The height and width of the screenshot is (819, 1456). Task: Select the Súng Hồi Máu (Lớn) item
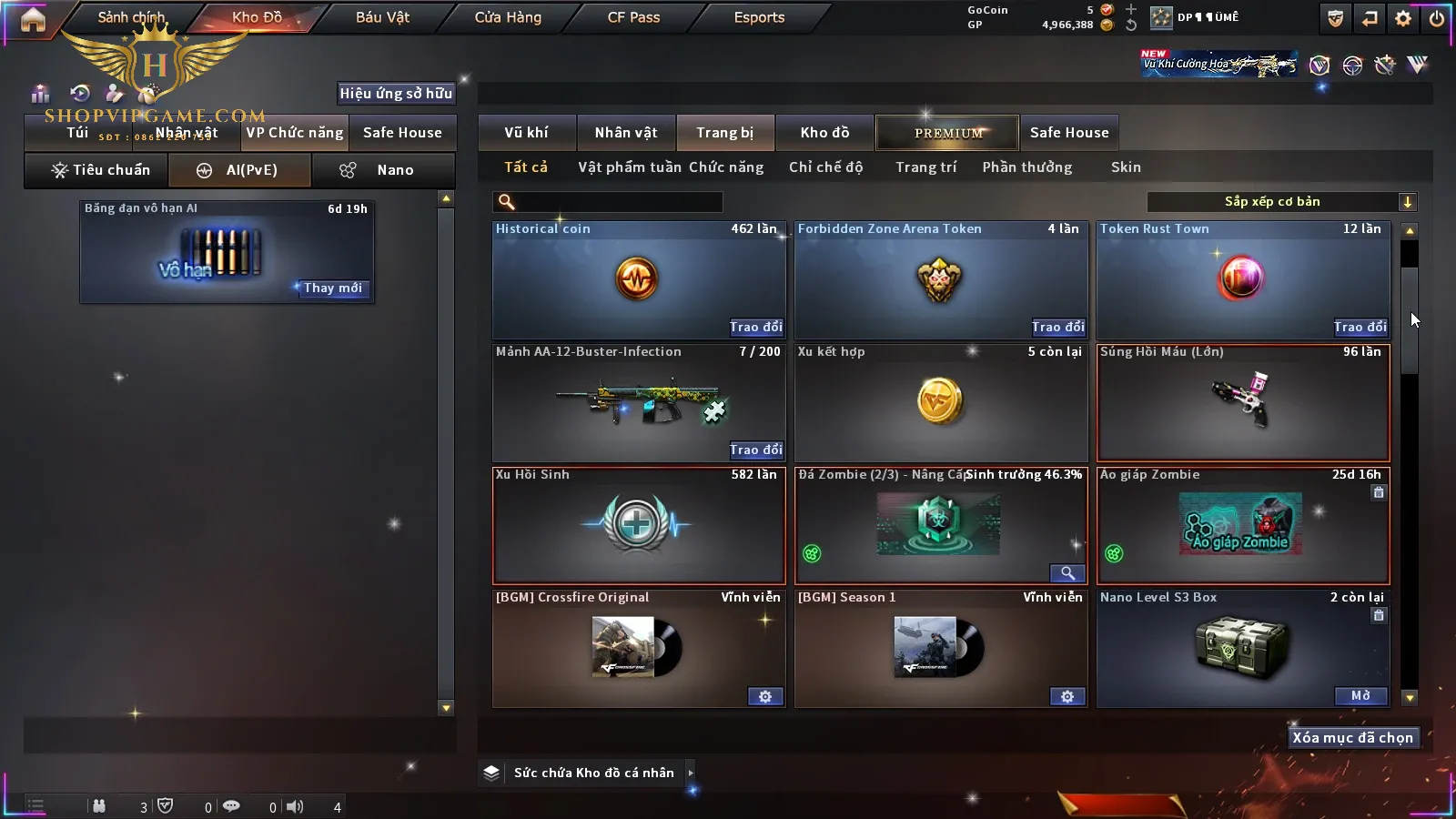[x=1243, y=402]
